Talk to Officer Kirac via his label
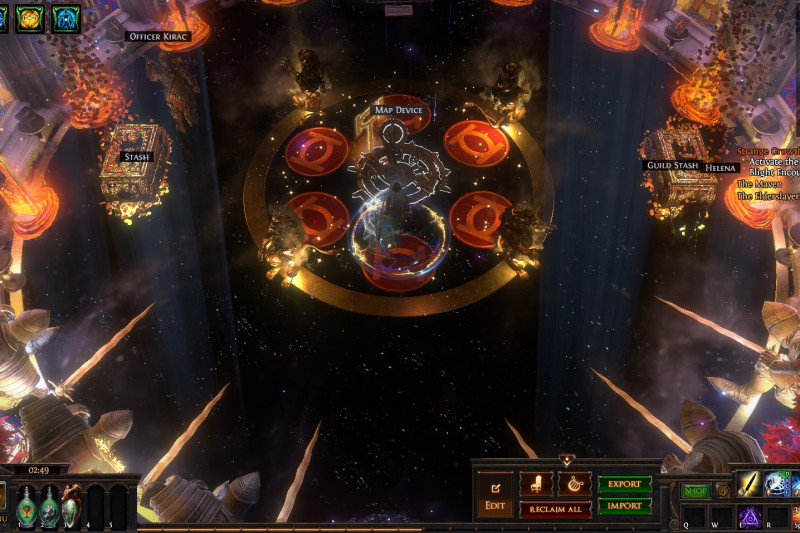The height and width of the screenshot is (533, 800). pyautogui.click(x=157, y=37)
